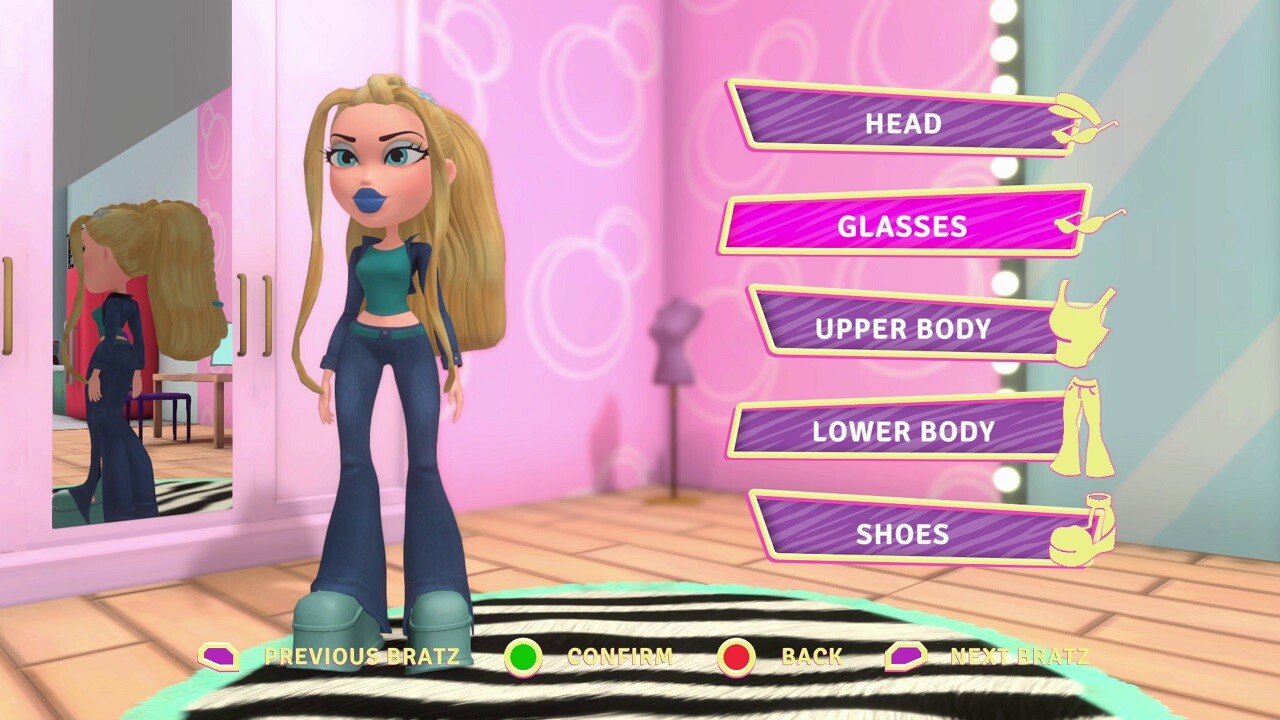This screenshot has width=1280, height=720.
Task: Click the red circle Back button icon
Action: [x=736, y=656]
